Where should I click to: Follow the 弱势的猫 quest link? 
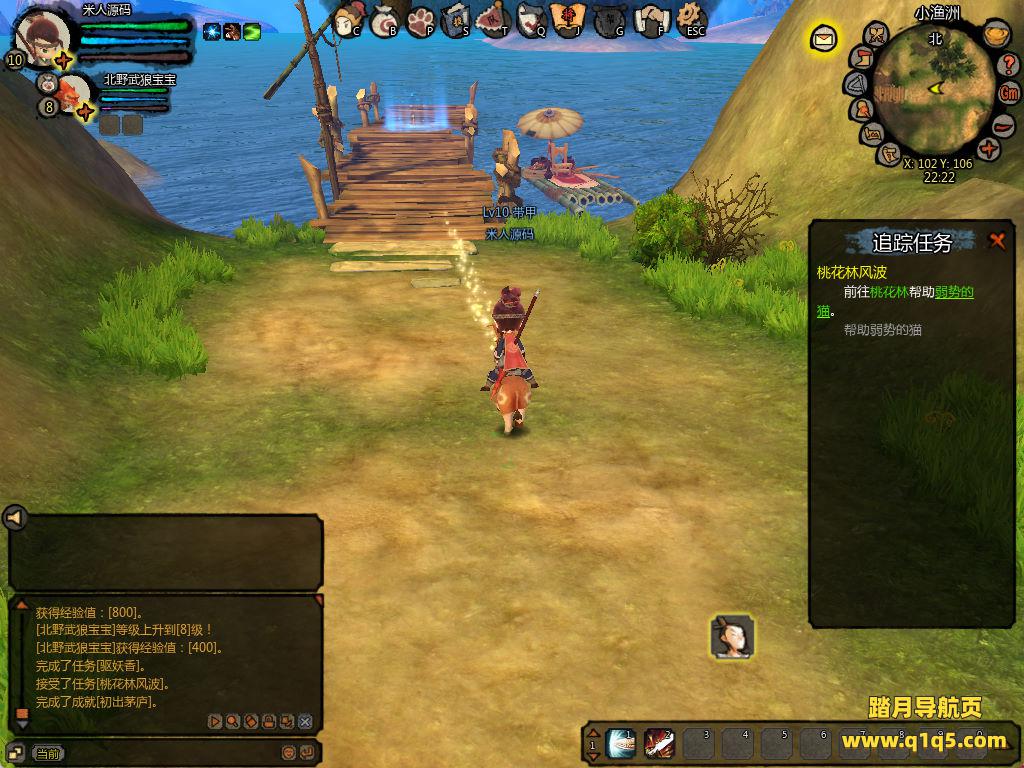[x=954, y=292]
